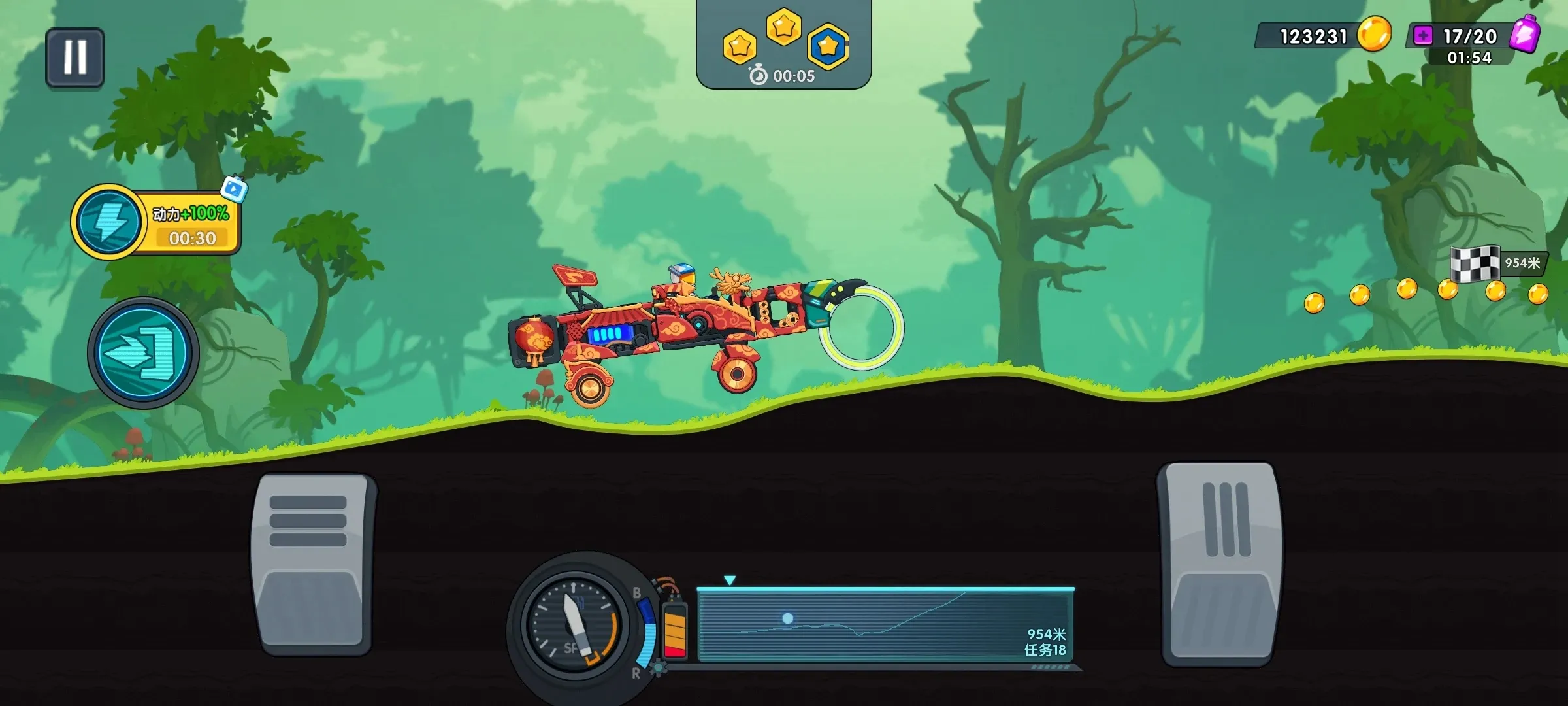Pause the game
Image resolution: width=1568 pixels, height=706 pixels.
pyautogui.click(x=75, y=58)
